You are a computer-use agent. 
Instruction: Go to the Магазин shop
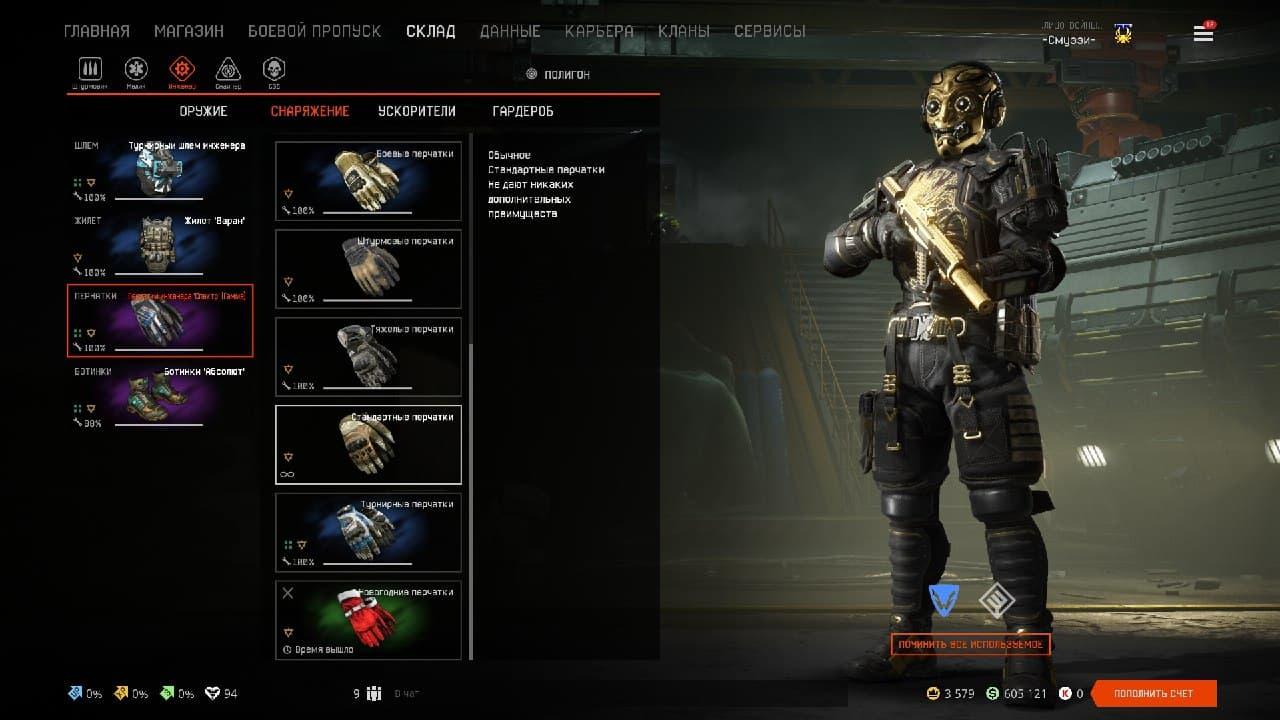point(189,31)
